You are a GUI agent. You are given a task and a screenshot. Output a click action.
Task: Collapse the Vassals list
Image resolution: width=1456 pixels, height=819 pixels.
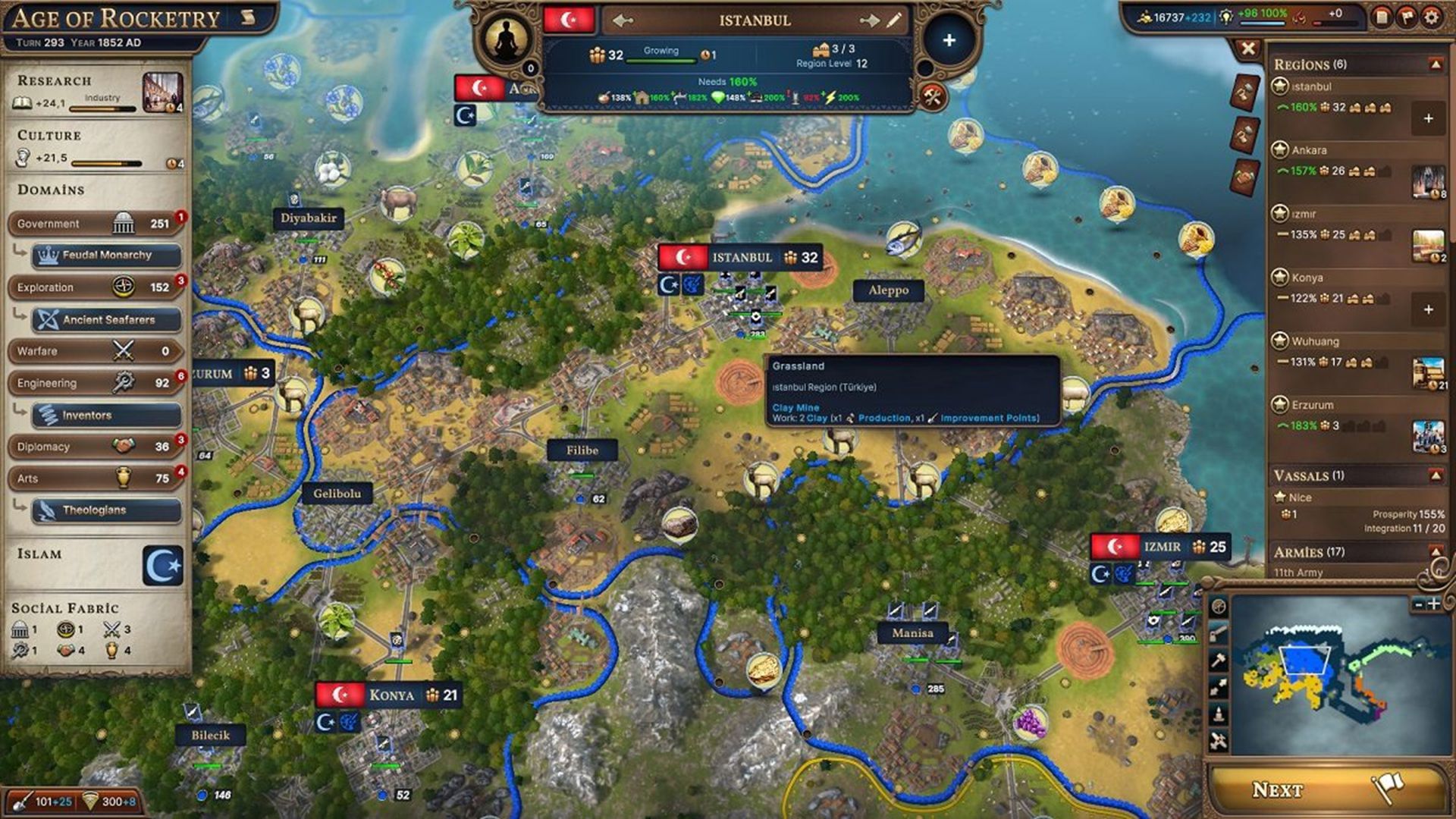pos(1435,475)
